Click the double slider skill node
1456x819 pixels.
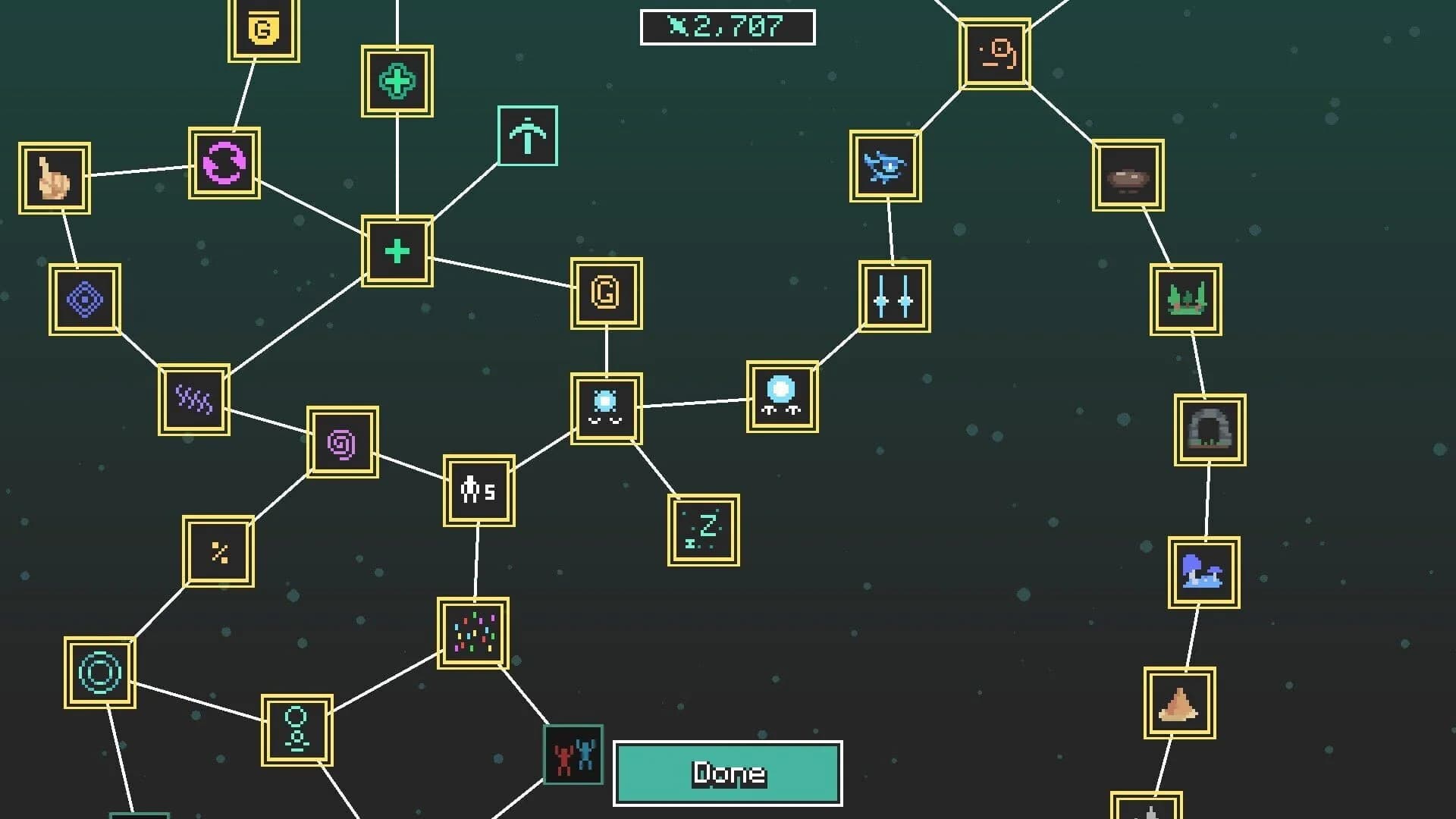point(892,297)
